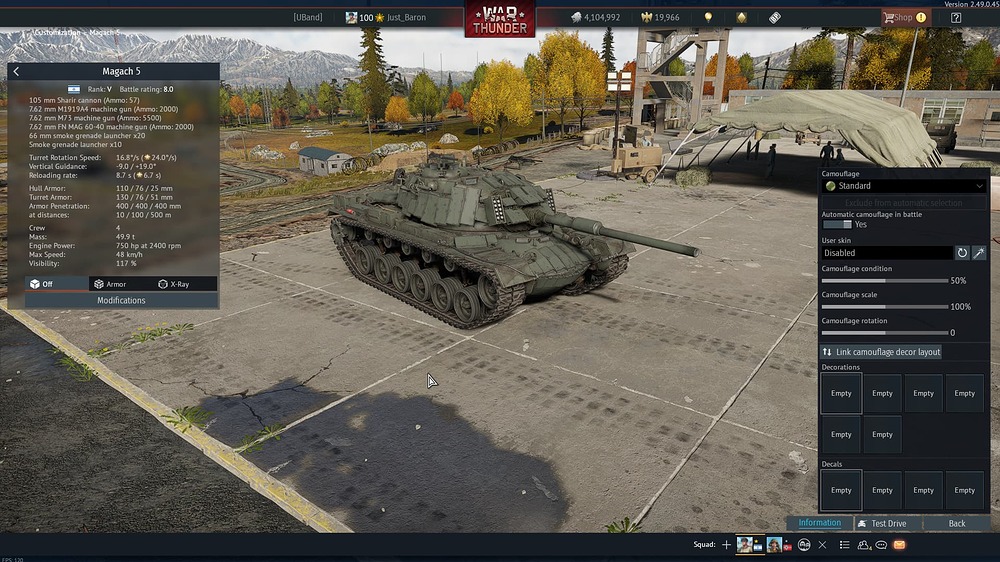1000x562 pixels.
Task: Refresh the user skin list
Action: [963, 253]
